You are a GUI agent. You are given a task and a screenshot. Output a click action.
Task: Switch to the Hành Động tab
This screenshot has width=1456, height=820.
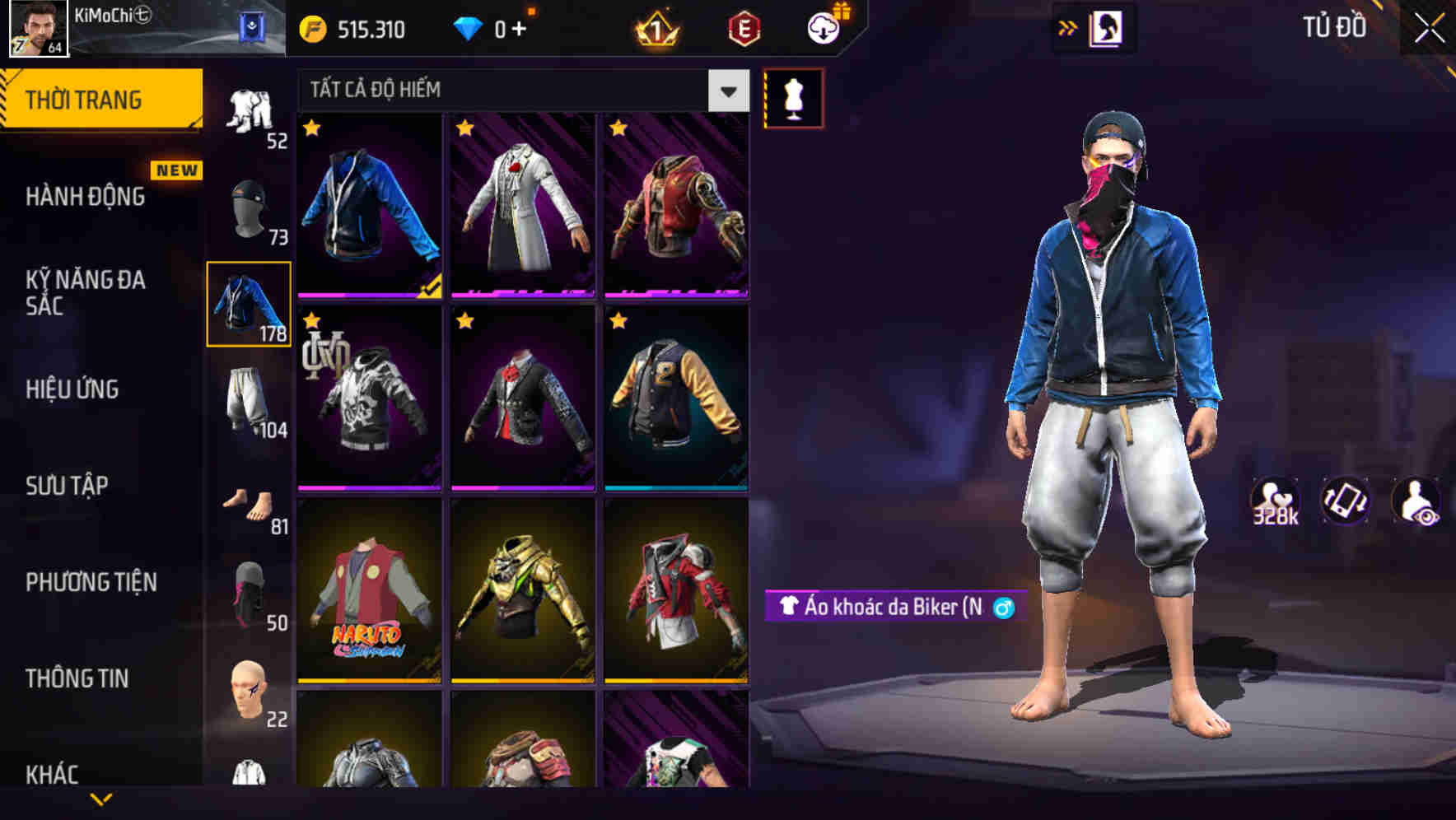pos(84,197)
